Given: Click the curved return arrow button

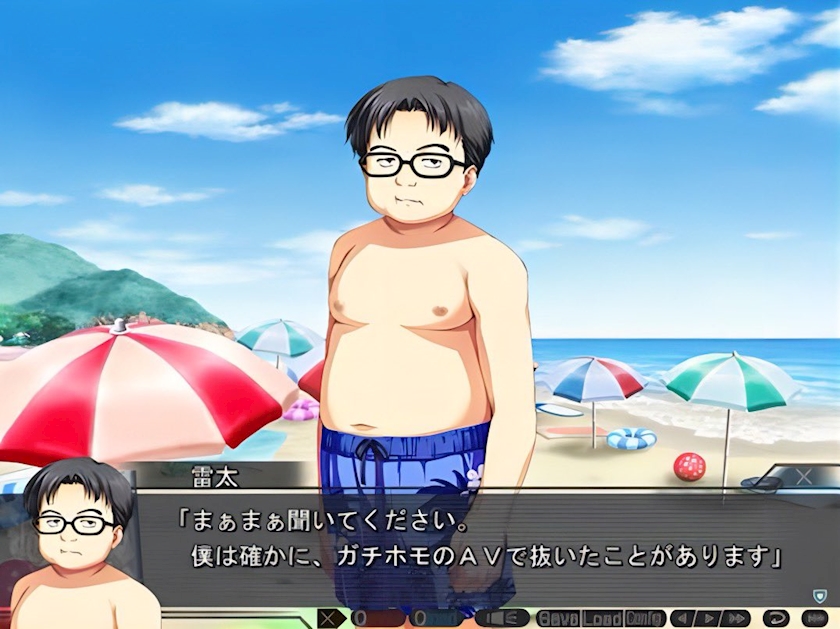Looking at the screenshot, I should (x=776, y=618).
